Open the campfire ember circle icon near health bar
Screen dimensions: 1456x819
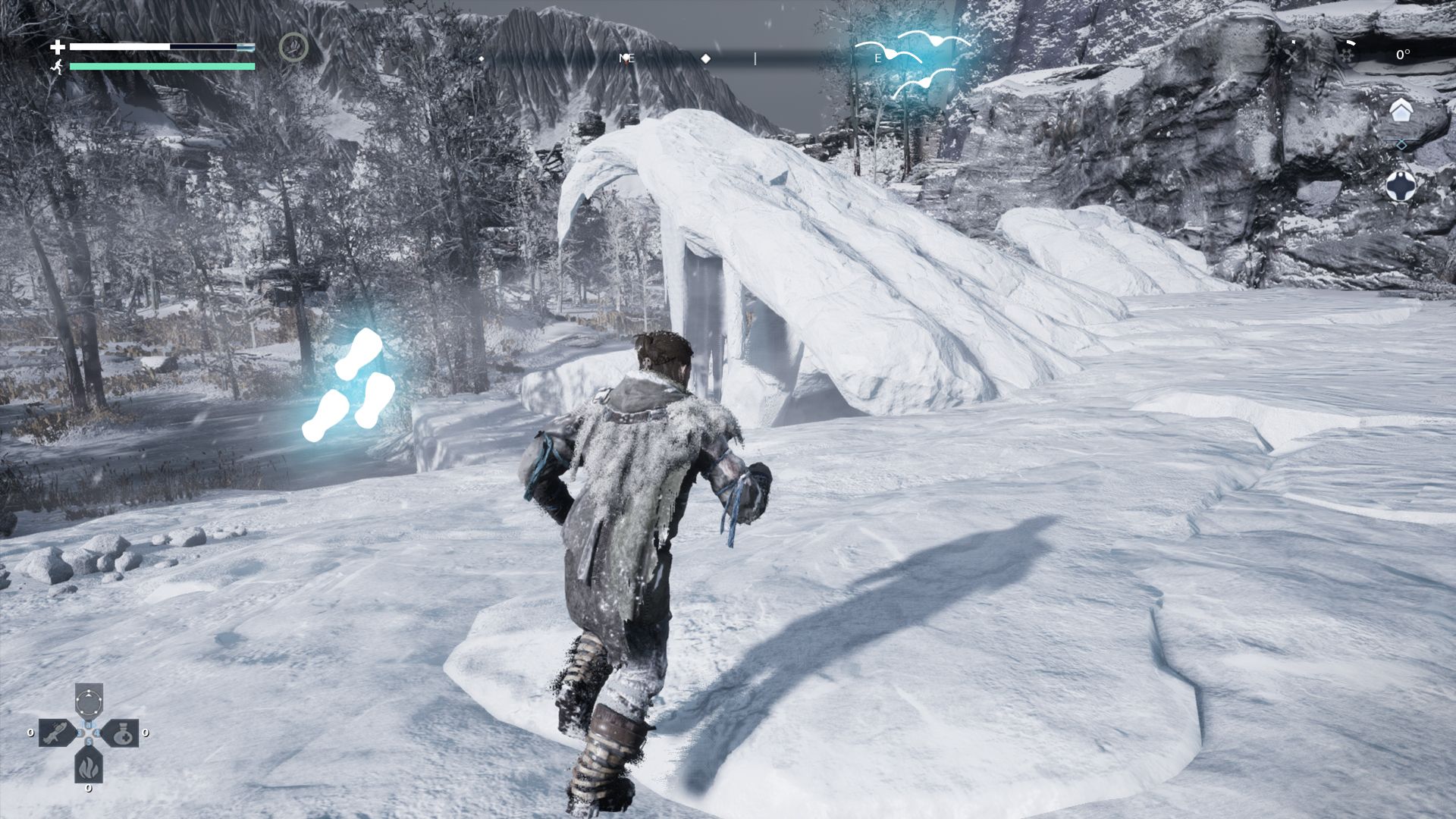pyautogui.click(x=294, y=47)
